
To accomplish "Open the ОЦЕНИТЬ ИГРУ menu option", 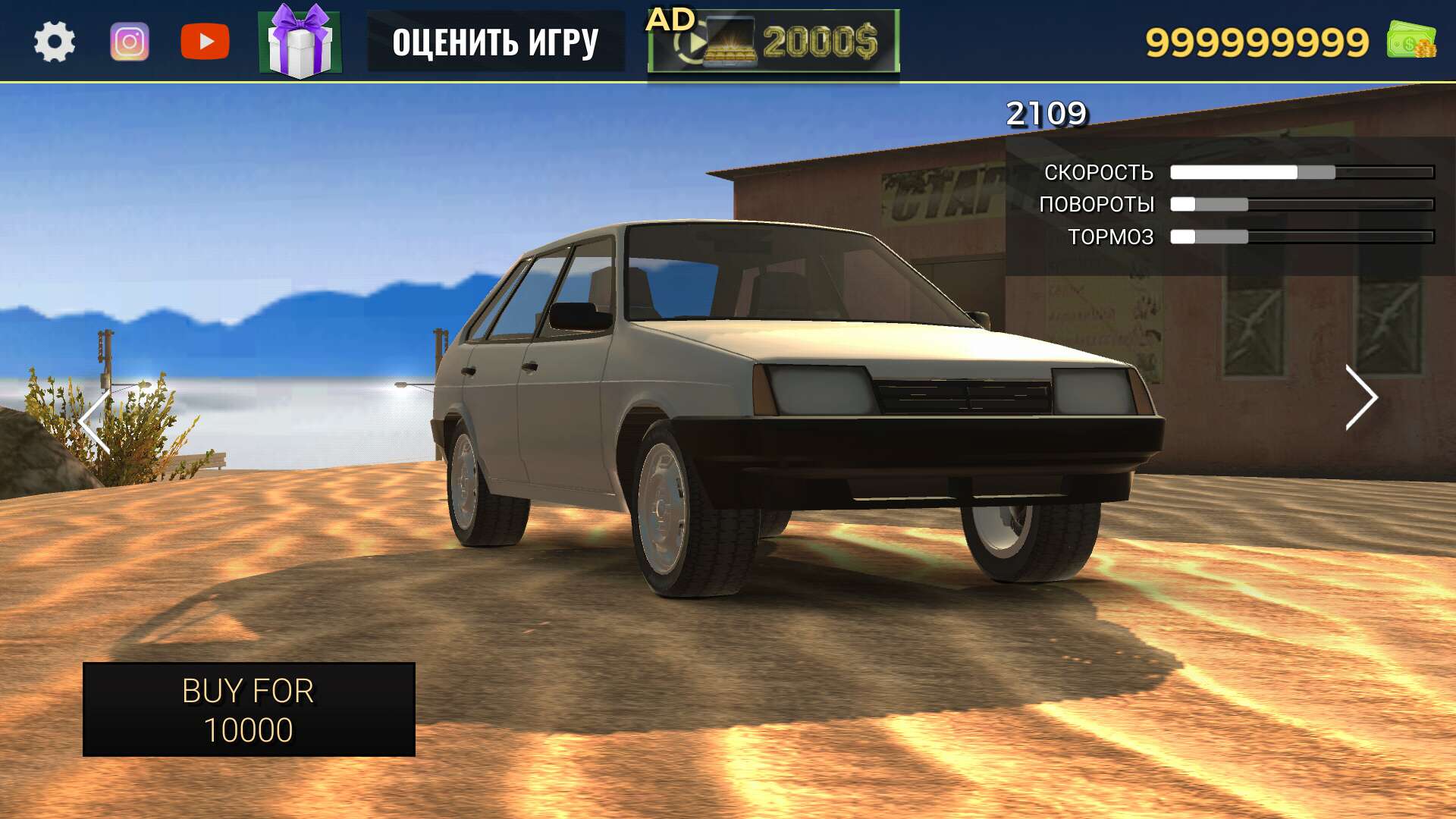I will point(497,42).
